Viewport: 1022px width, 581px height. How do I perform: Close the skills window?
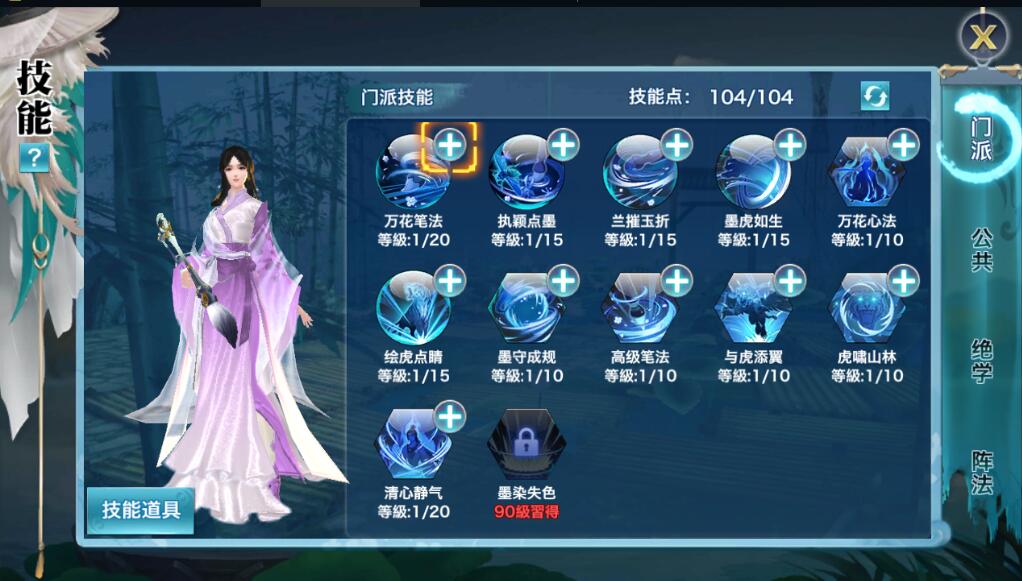click(x=984, y=38)
